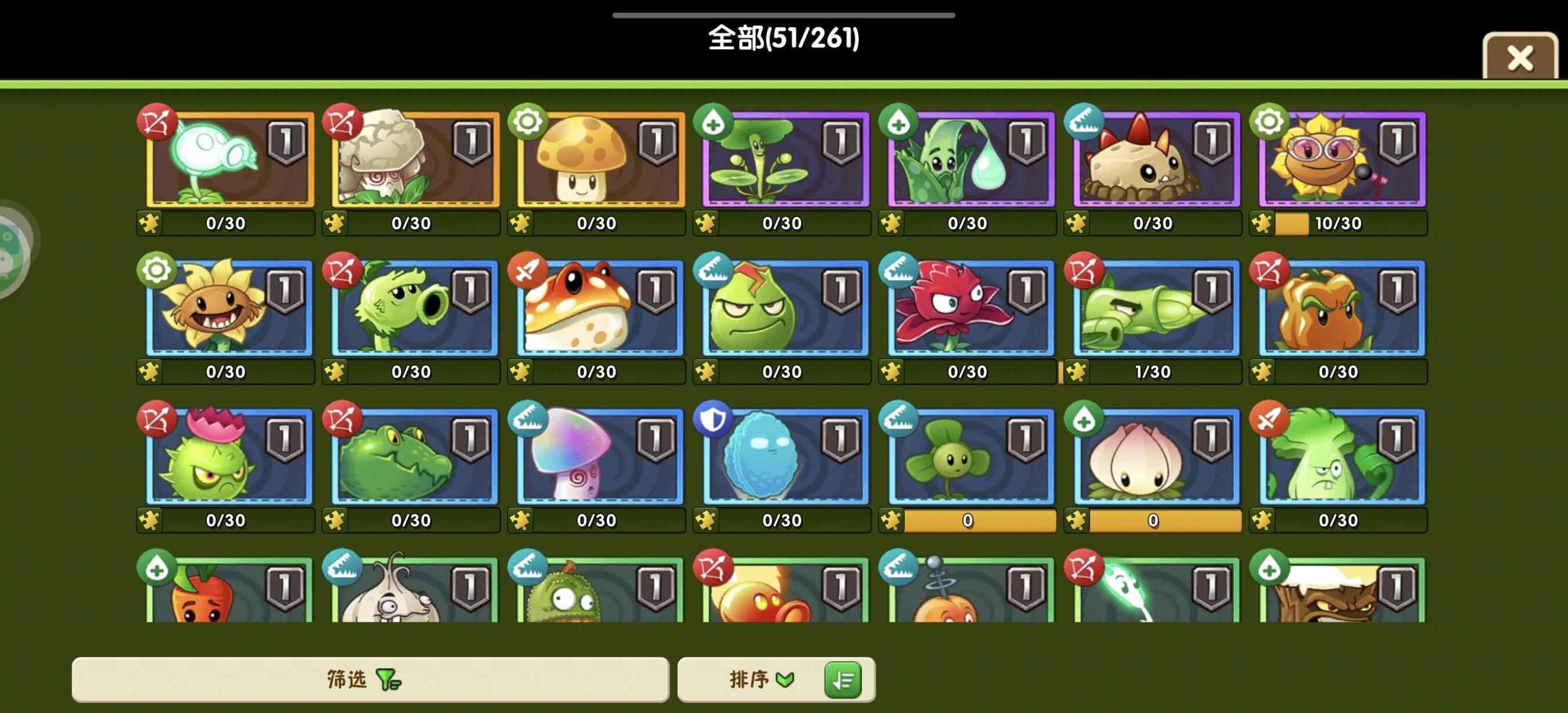This screenshot has width=1568, height=713.
Task: Click the level 1 badge on Primal Sunflower card
Action: pyautogui.click(x=286, y=290)
